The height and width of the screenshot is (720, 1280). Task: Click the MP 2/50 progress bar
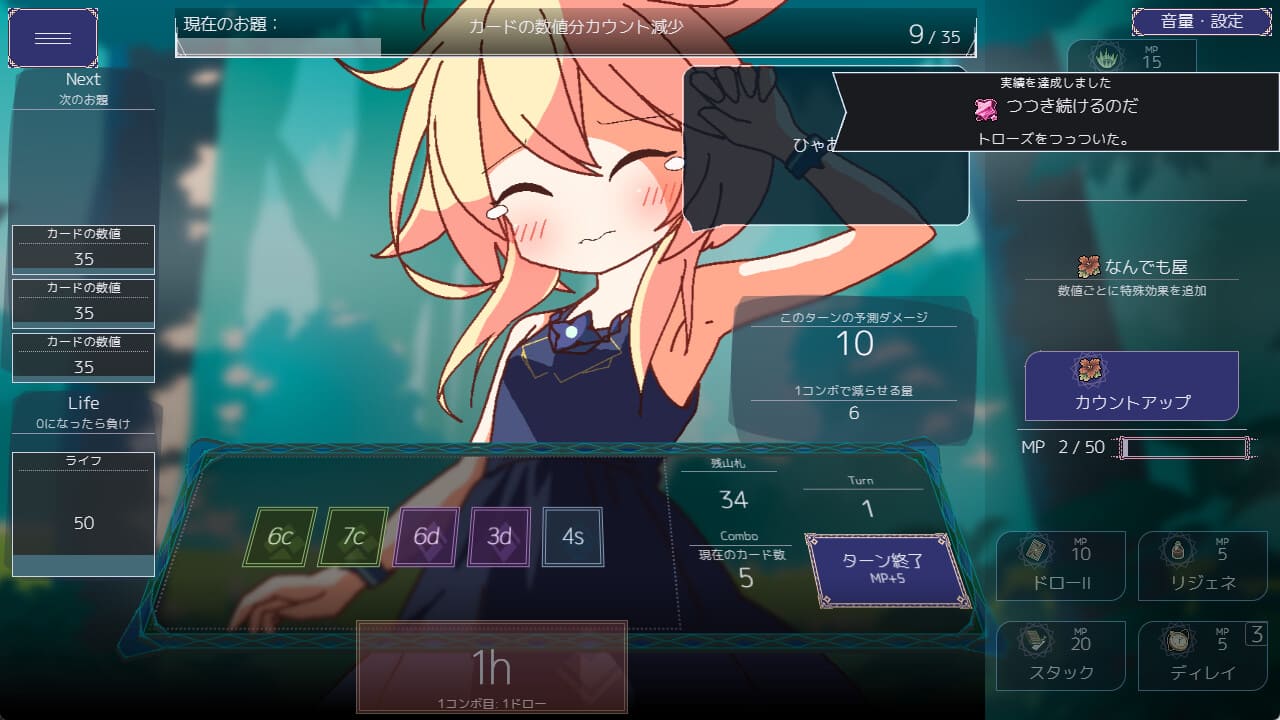(1183, 447)
